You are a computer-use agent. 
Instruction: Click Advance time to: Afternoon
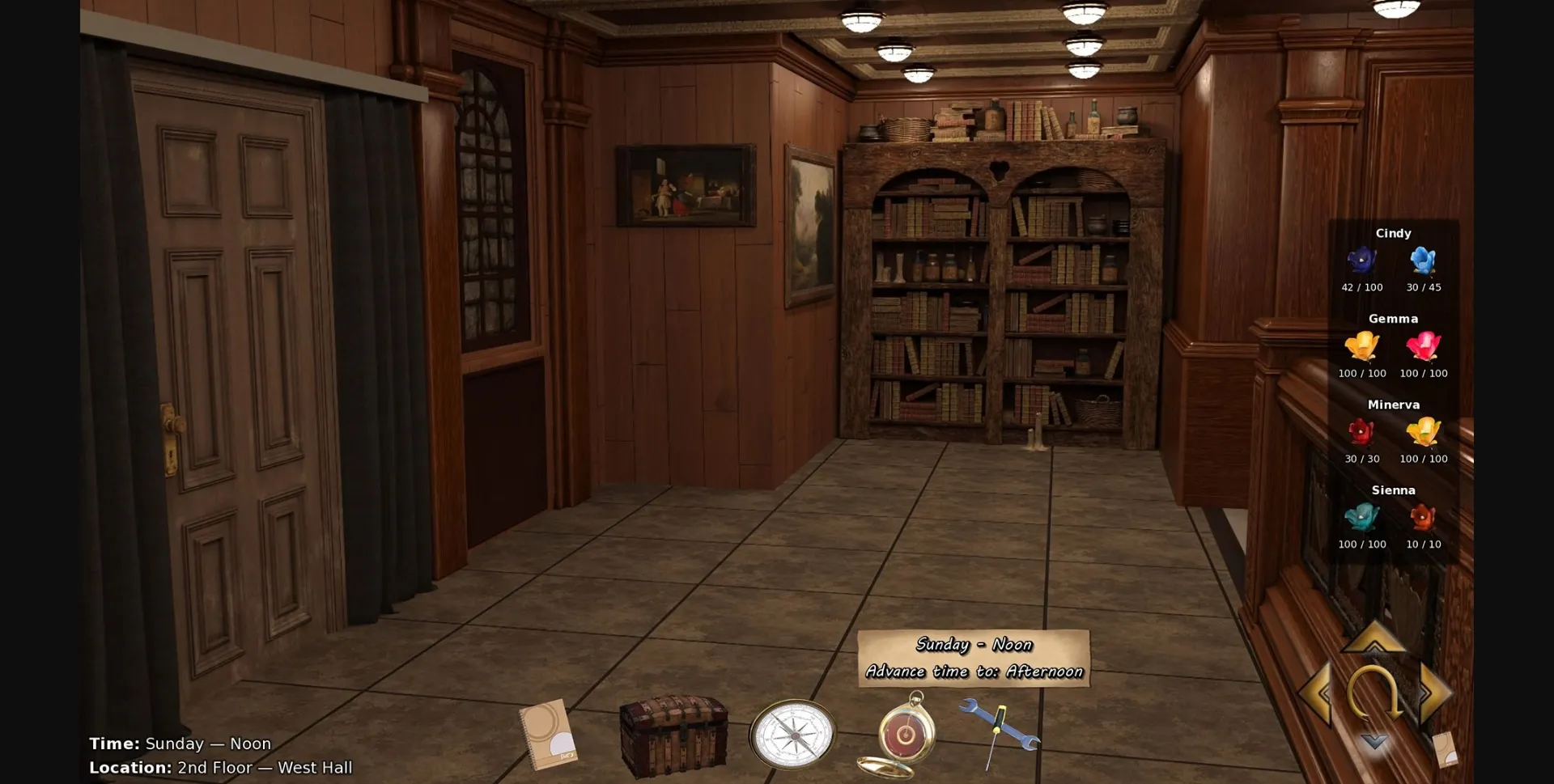point(974,671)
